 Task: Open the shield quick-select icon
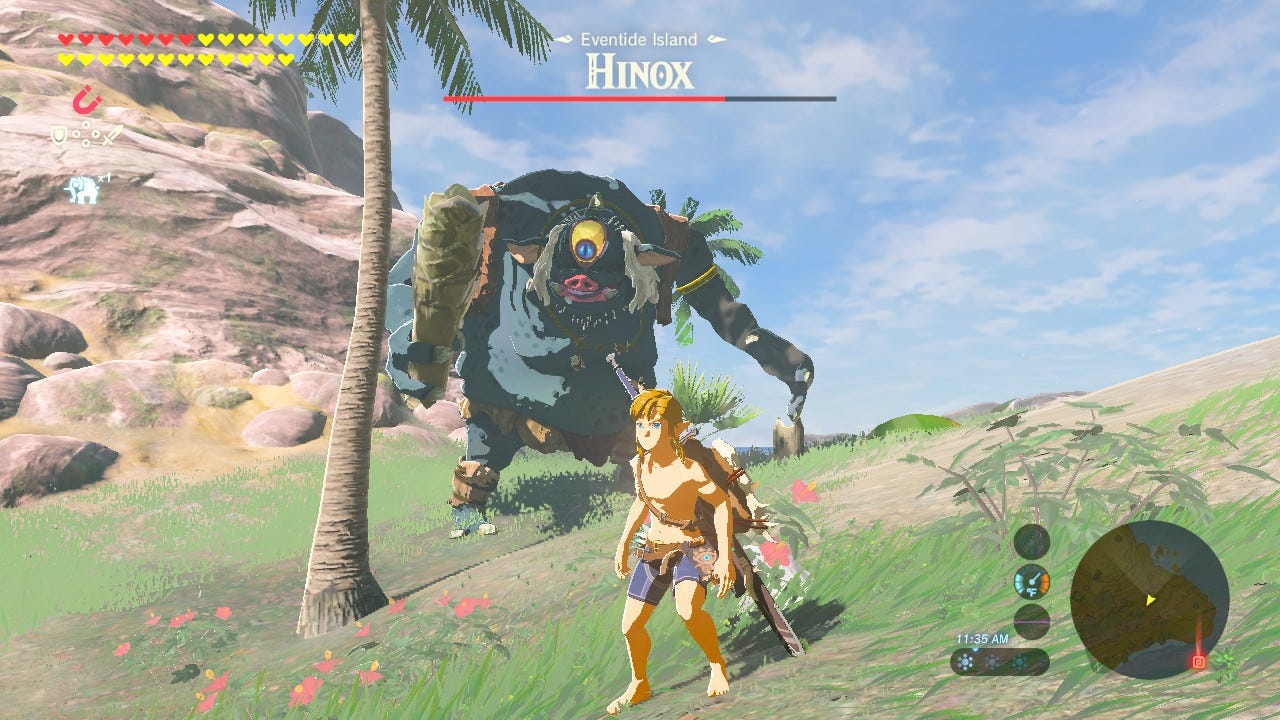click(x=59, y=133)
